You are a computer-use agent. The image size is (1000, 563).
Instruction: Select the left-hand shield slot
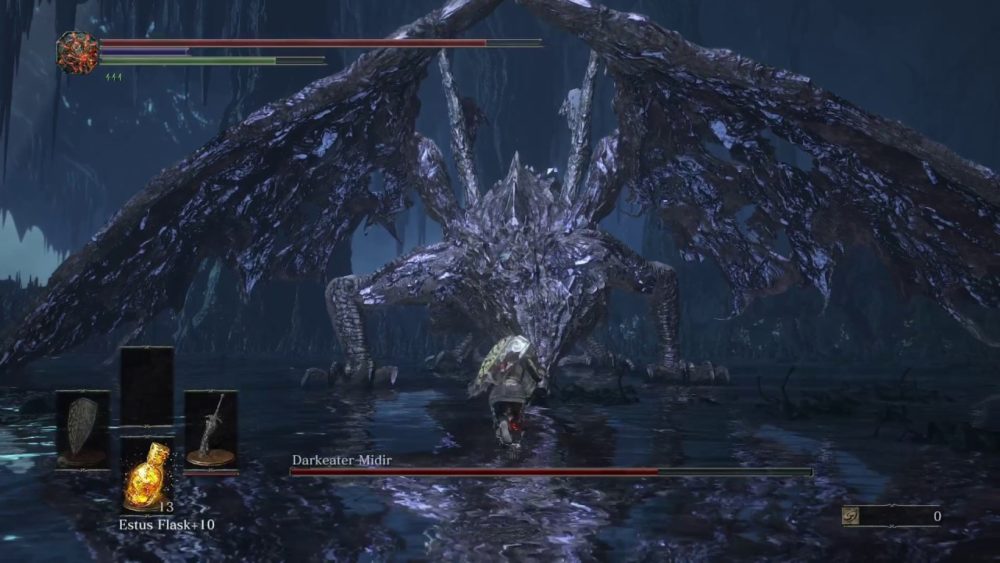coord(82,428)
